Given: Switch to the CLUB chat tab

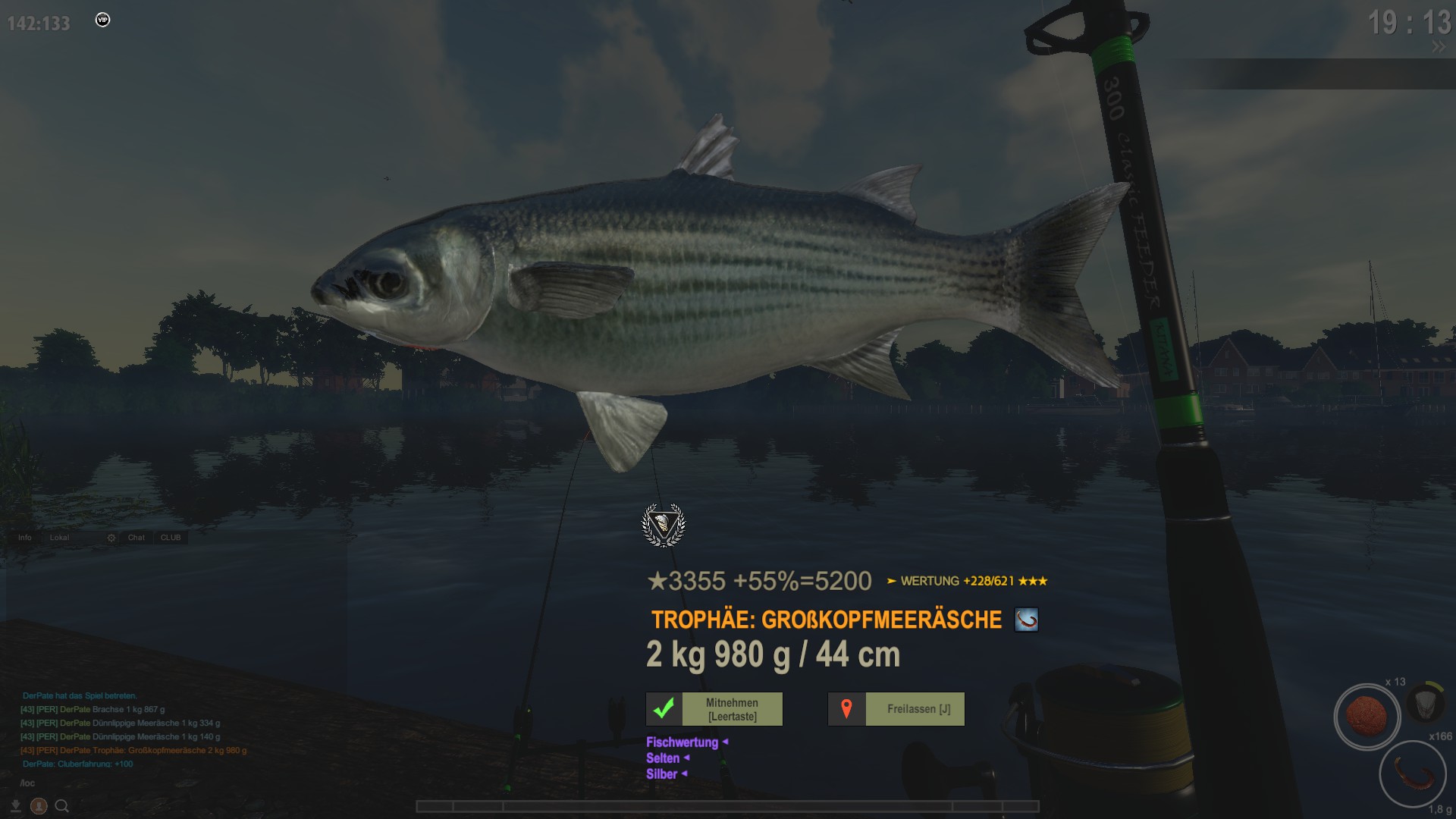Looking at the screenshot, I should point(171,538).
